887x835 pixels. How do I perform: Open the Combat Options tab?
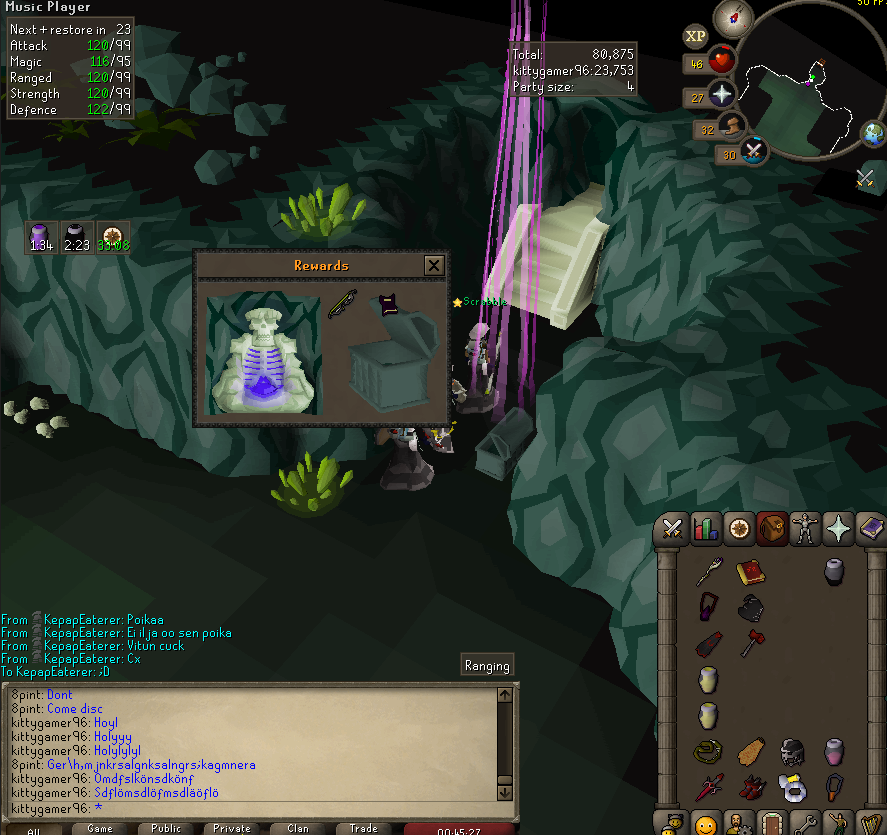pyautogui.click(x=673, y=528)
